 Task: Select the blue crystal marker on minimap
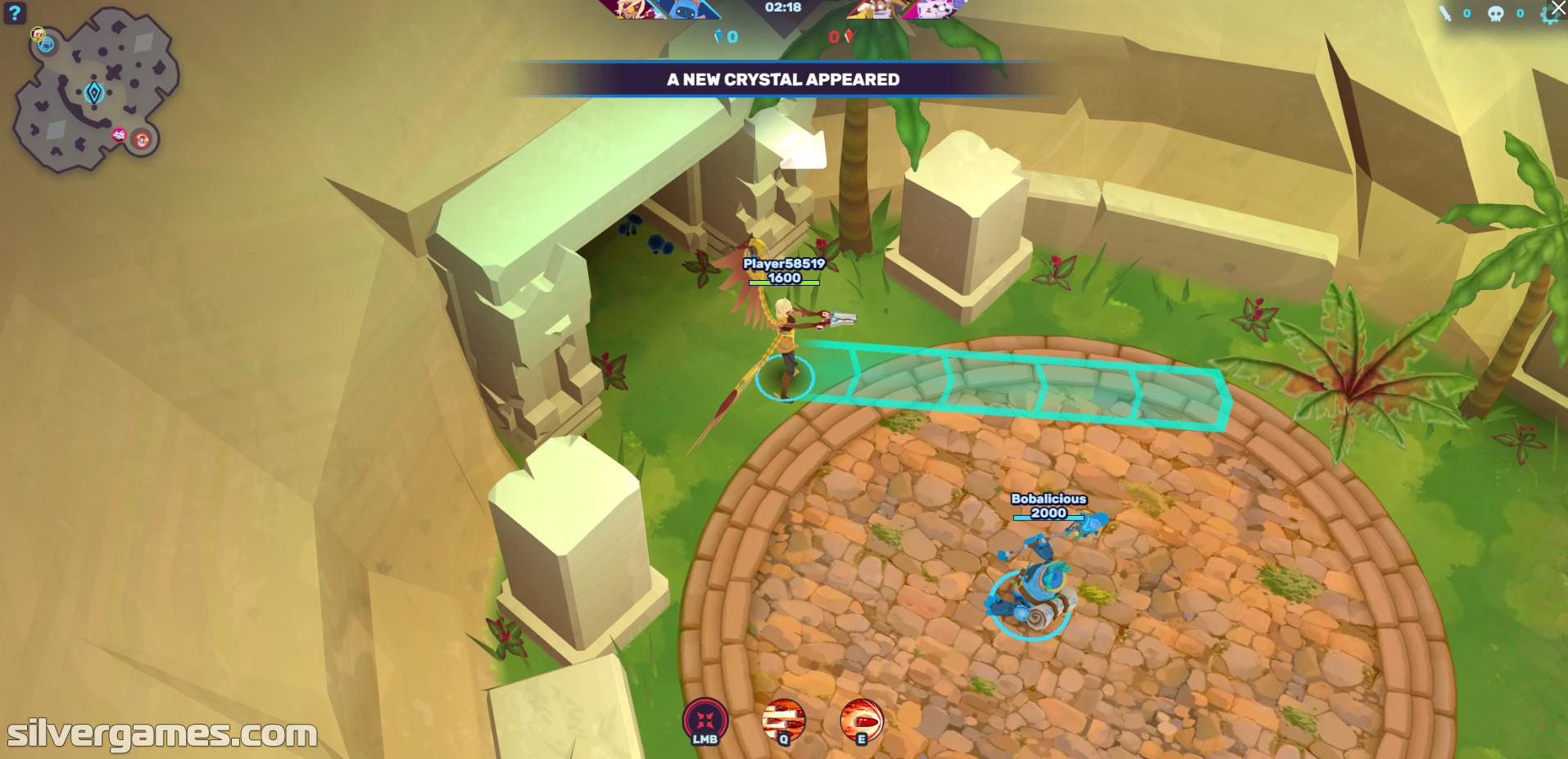coord(94,93)
